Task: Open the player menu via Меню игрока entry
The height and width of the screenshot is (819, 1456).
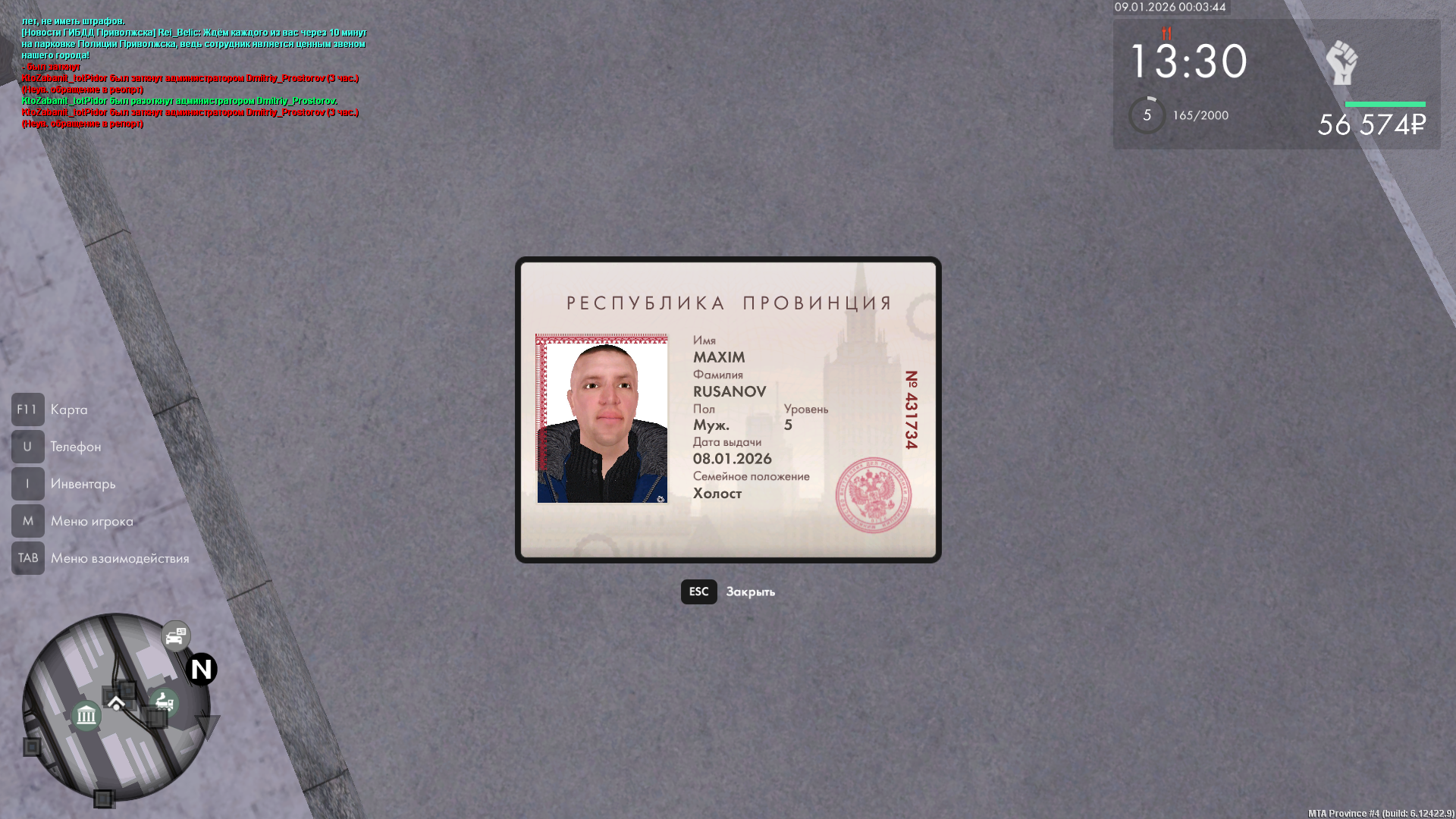Action: 91,521
